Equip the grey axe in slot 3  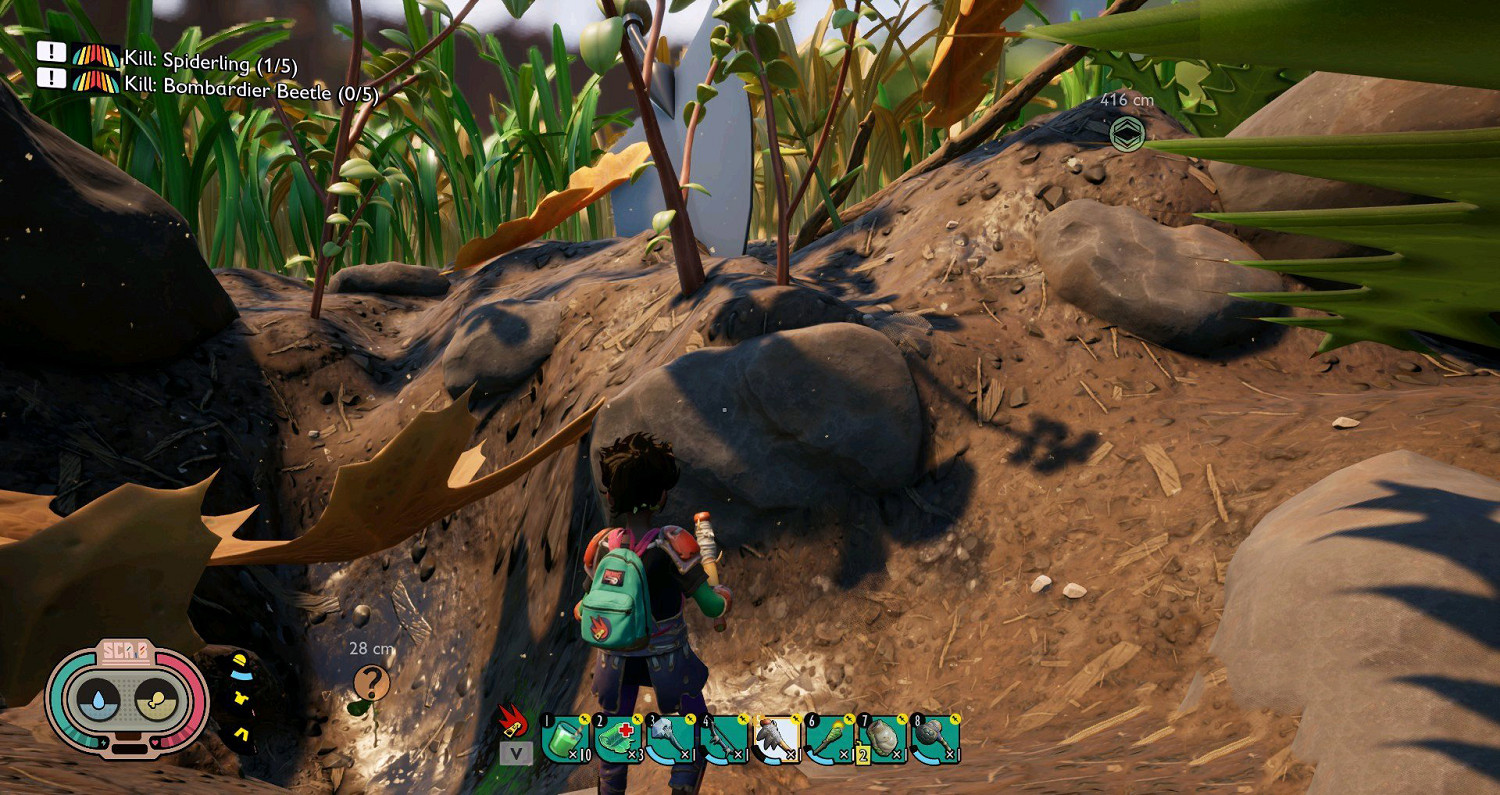[x=671, y=740]
